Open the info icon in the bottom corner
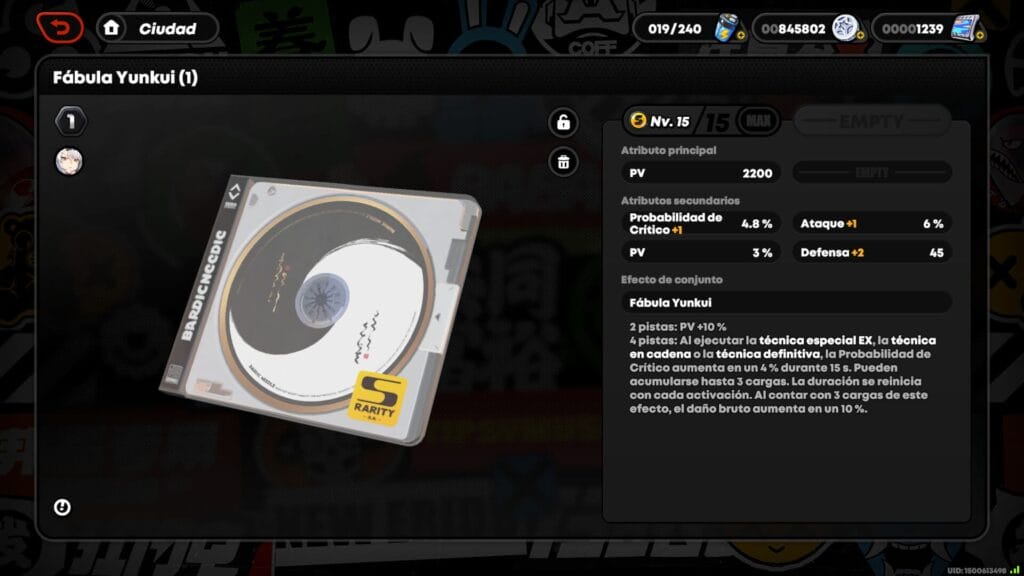Viewport: 1024px width, 576px height. (62, 508)
